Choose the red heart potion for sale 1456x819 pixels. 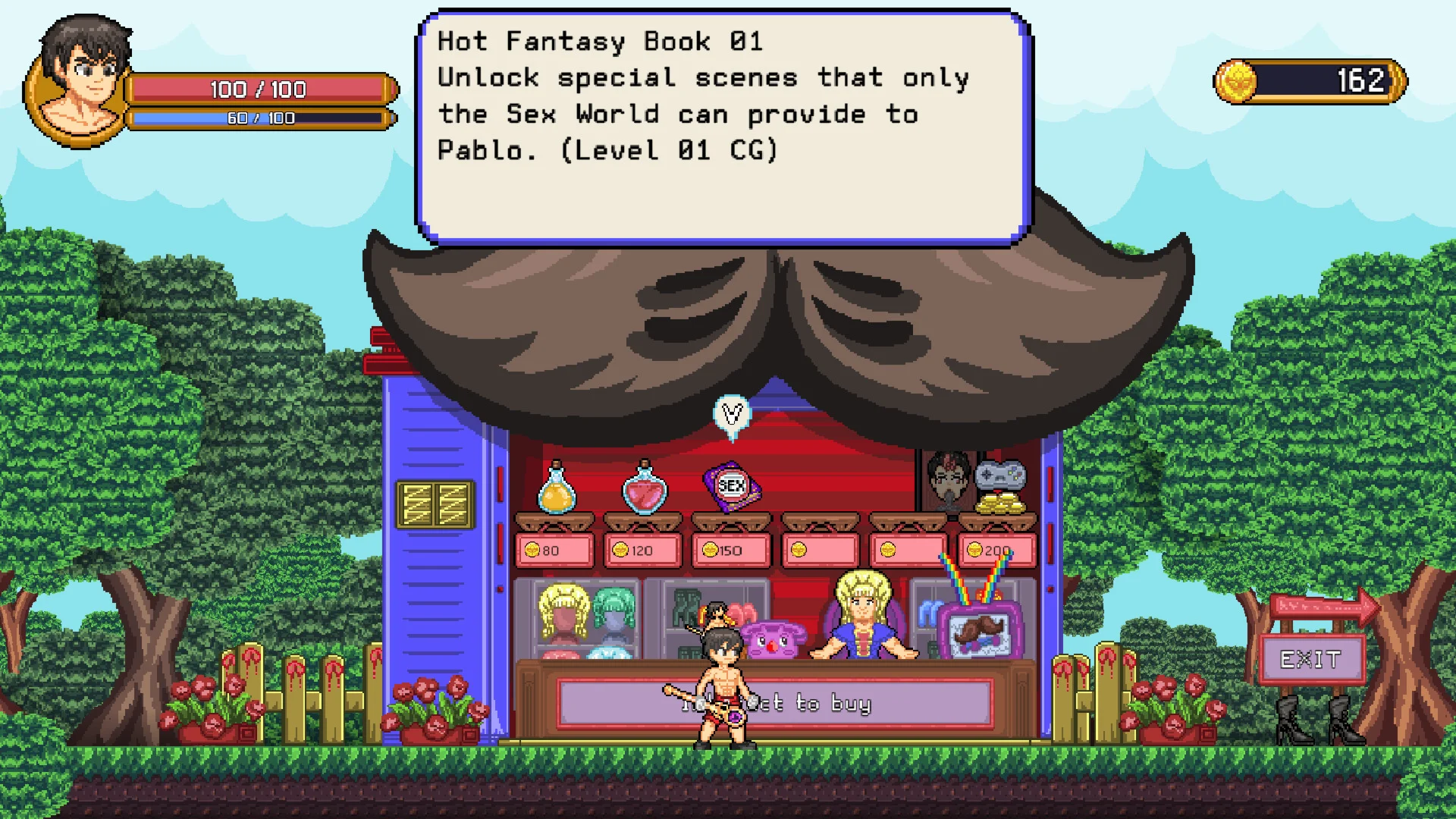coord(645,488)
